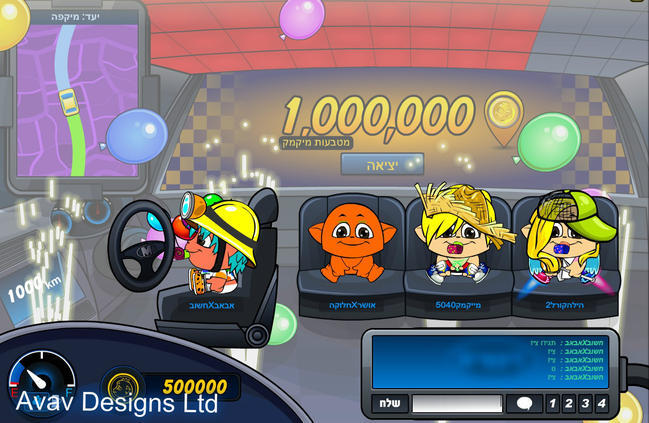Viewport: 649px width, 423px height.
Task: Click the יציאה exit button
Action: (382, 164)
